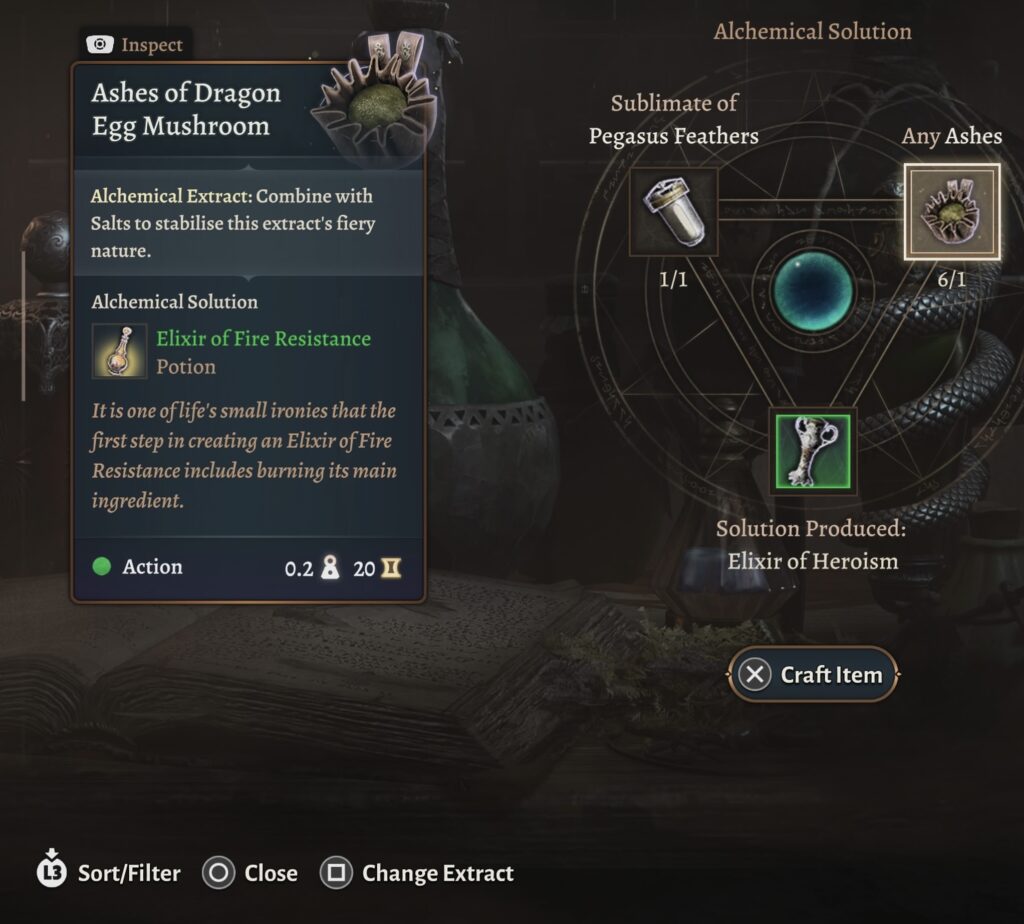Craft the Elixir of Heroism item
This screenshot has height=924, width=1024.
point(814,675)
